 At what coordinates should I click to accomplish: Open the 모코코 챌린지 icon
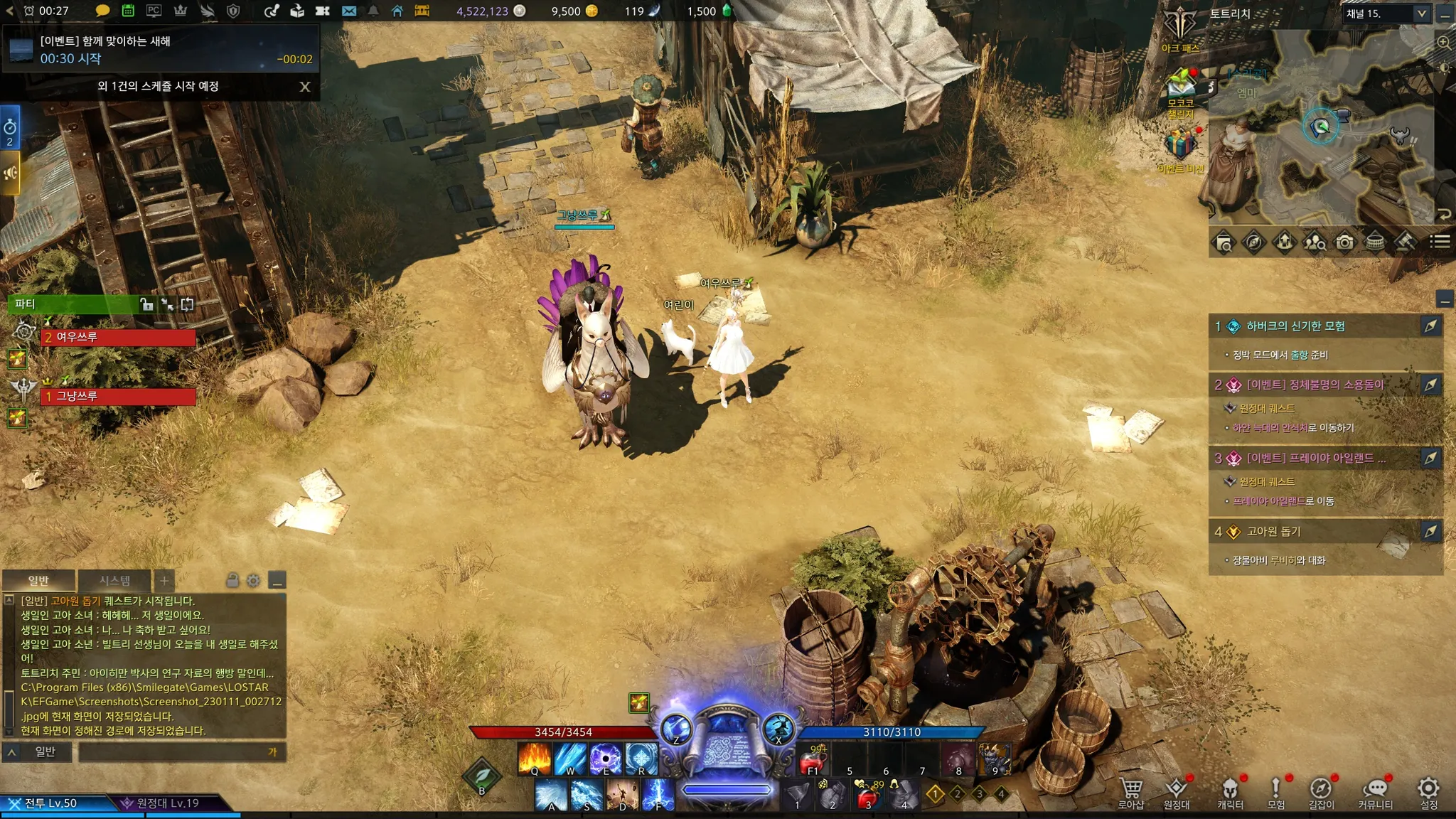pos(1180,89)
